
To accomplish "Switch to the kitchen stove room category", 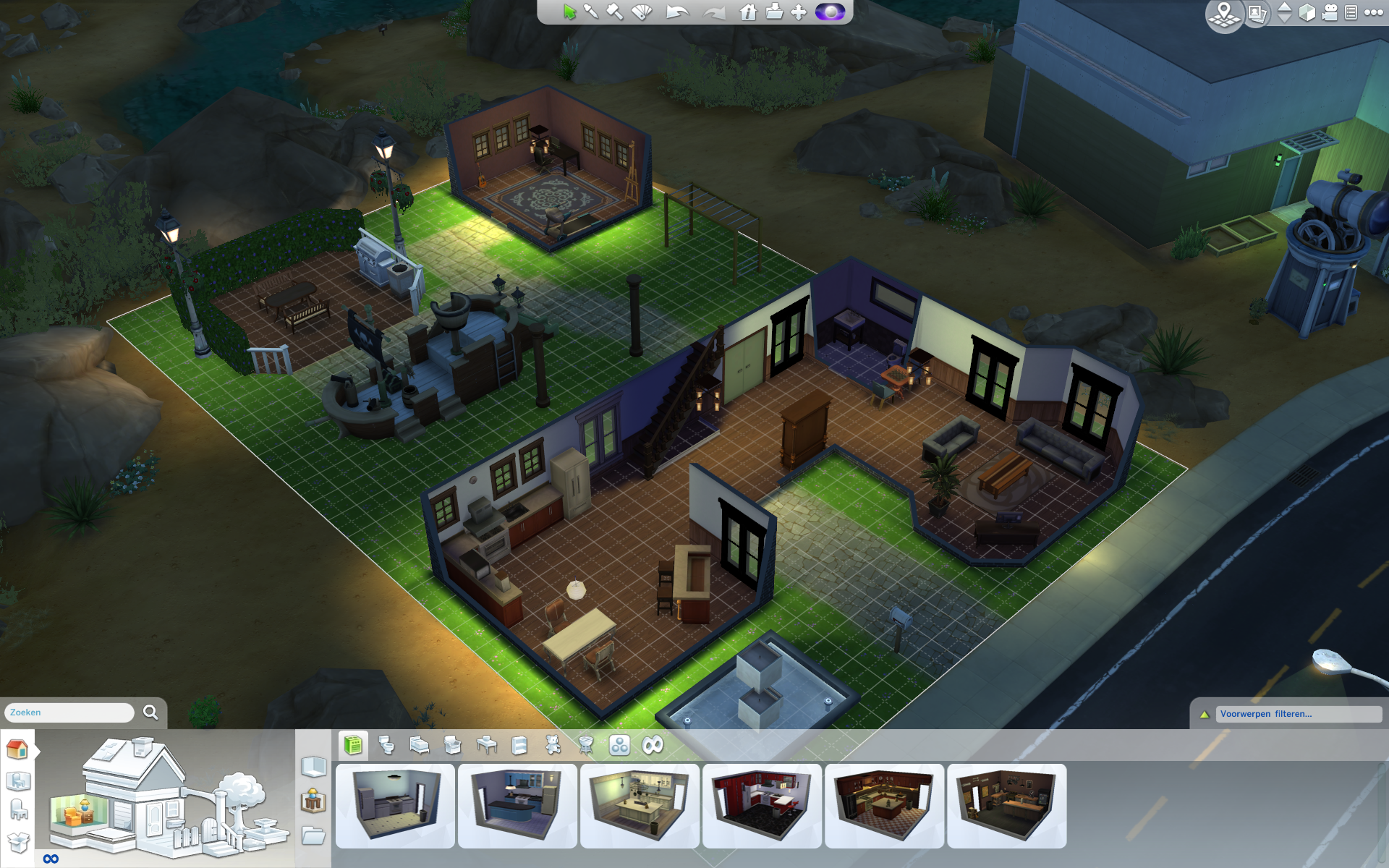I will (353, 745).
